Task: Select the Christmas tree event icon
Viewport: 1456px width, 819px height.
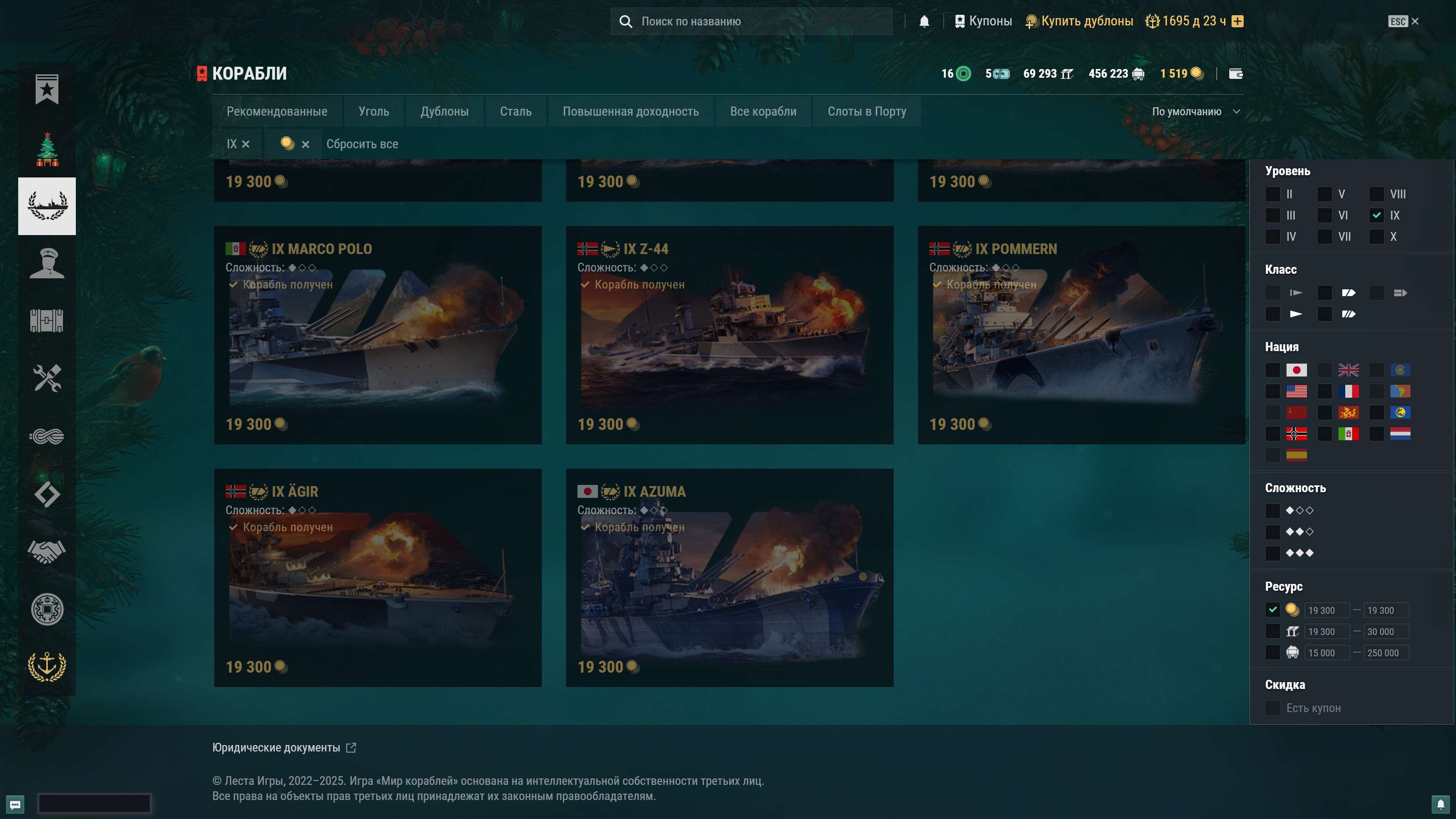Action: click(x=49, y=149)
